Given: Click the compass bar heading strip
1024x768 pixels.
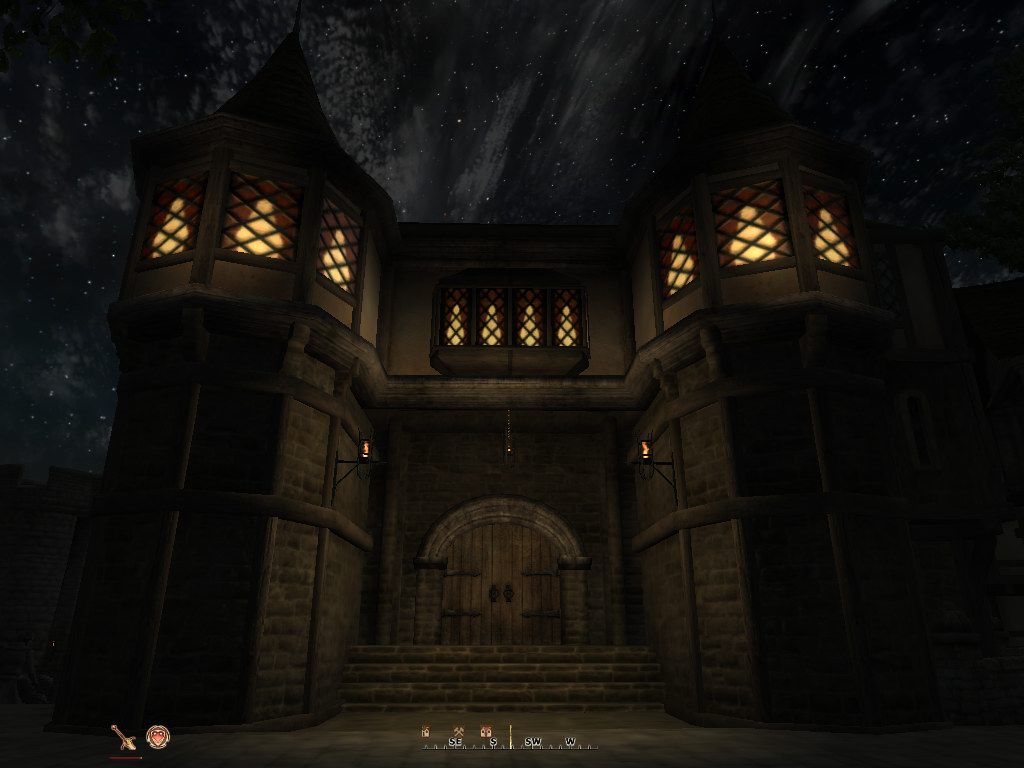Looking at the screenshot, I should coord(511,741).
